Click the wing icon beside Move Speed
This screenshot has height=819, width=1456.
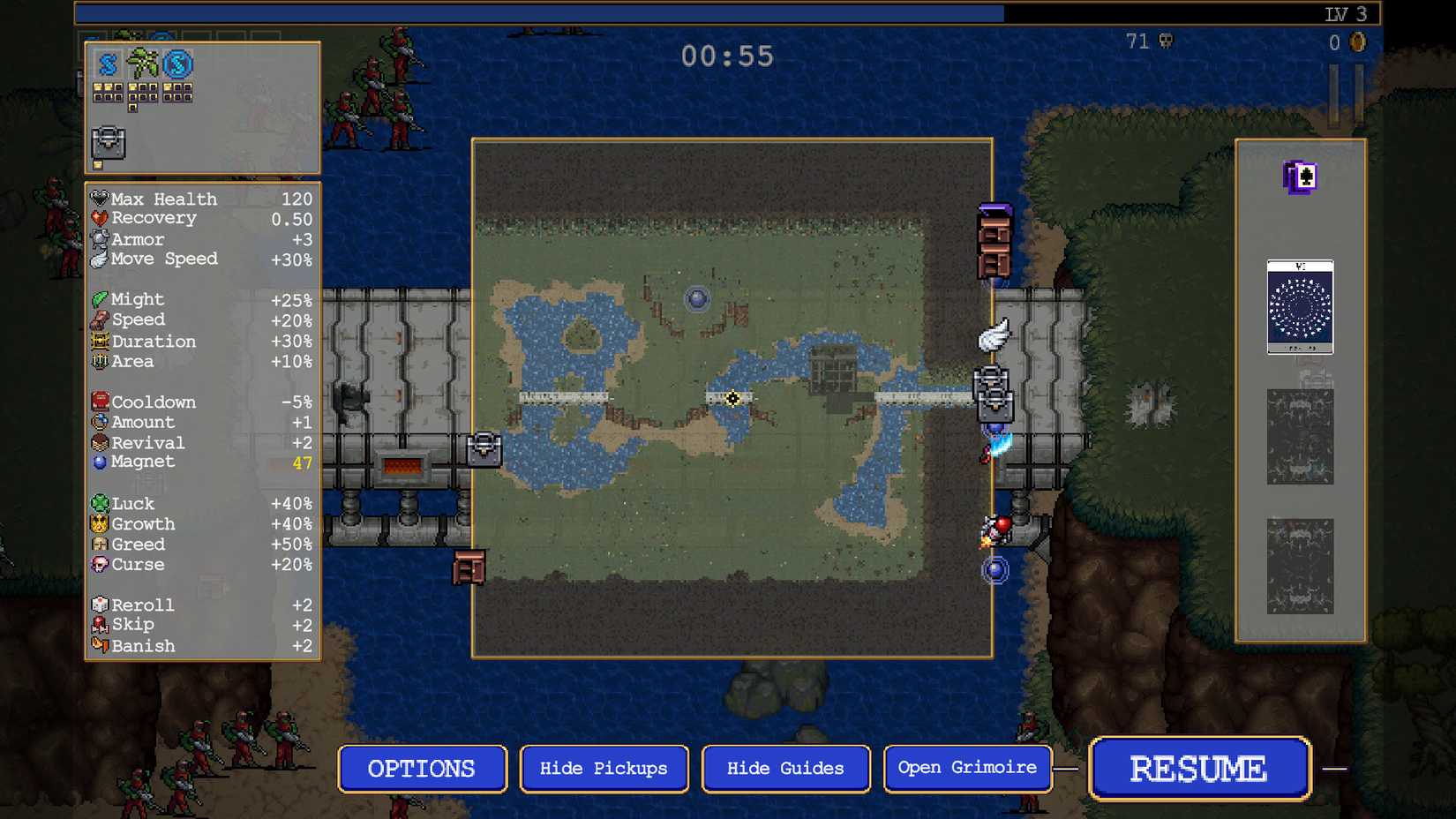(100, 259)
